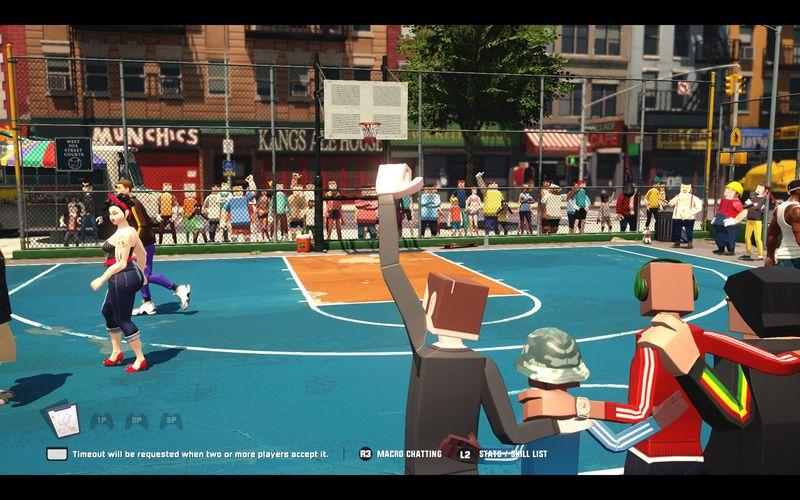
Task: Select the 1P controller indicator
Action: [101, 421]
